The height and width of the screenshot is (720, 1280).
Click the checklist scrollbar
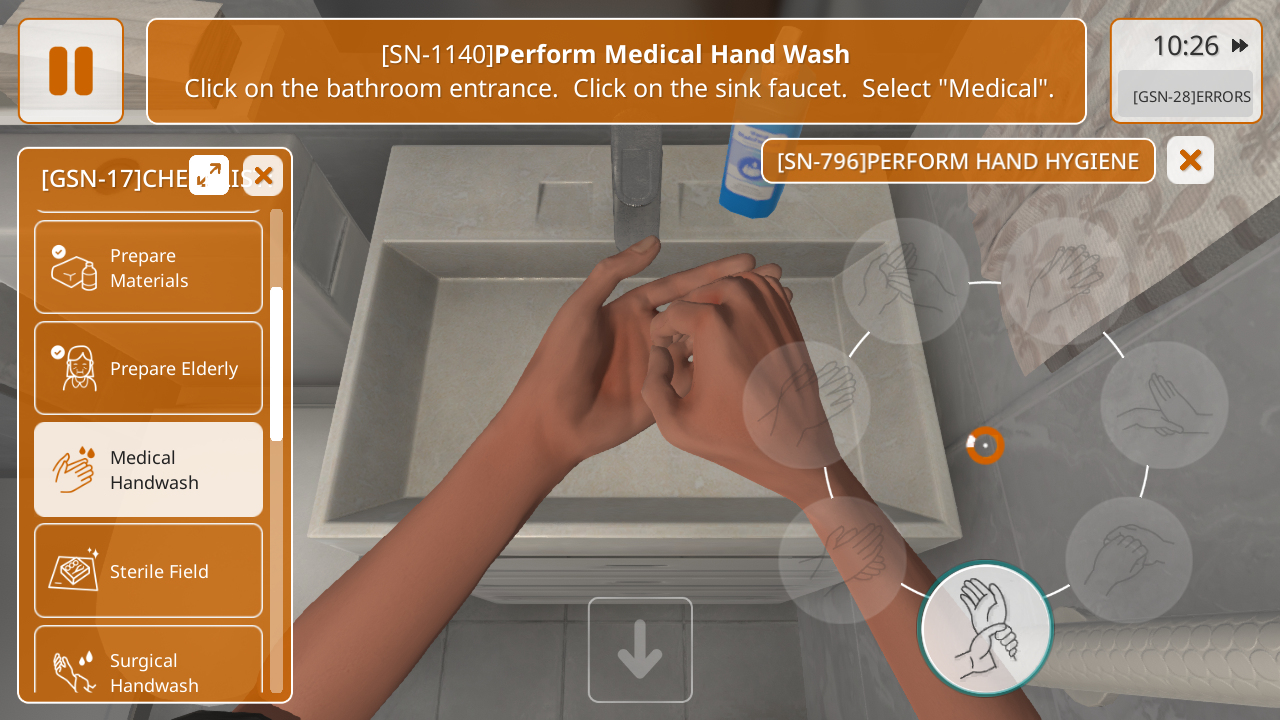(276, 364)
